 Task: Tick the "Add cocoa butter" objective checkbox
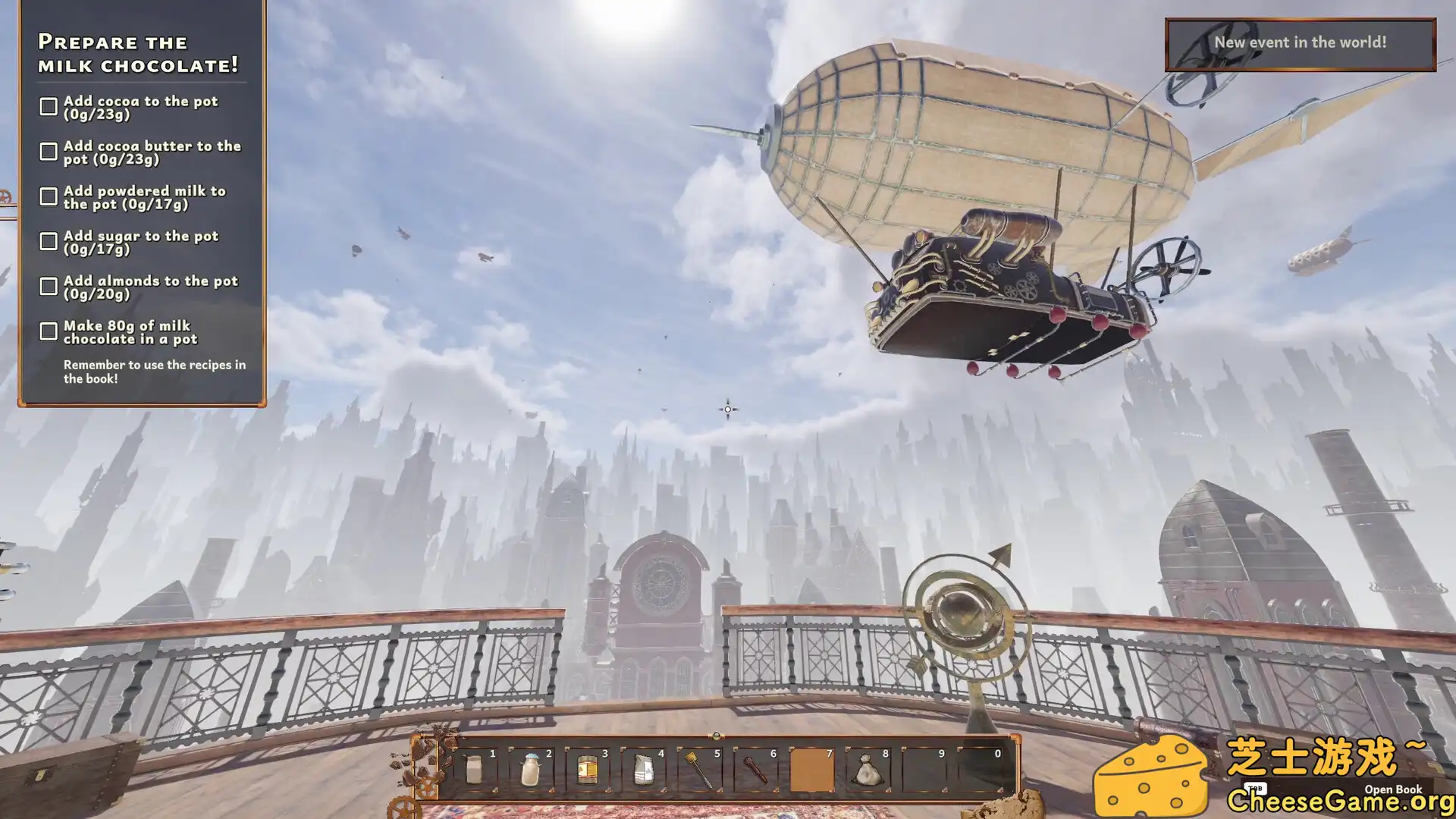(49, 152)
